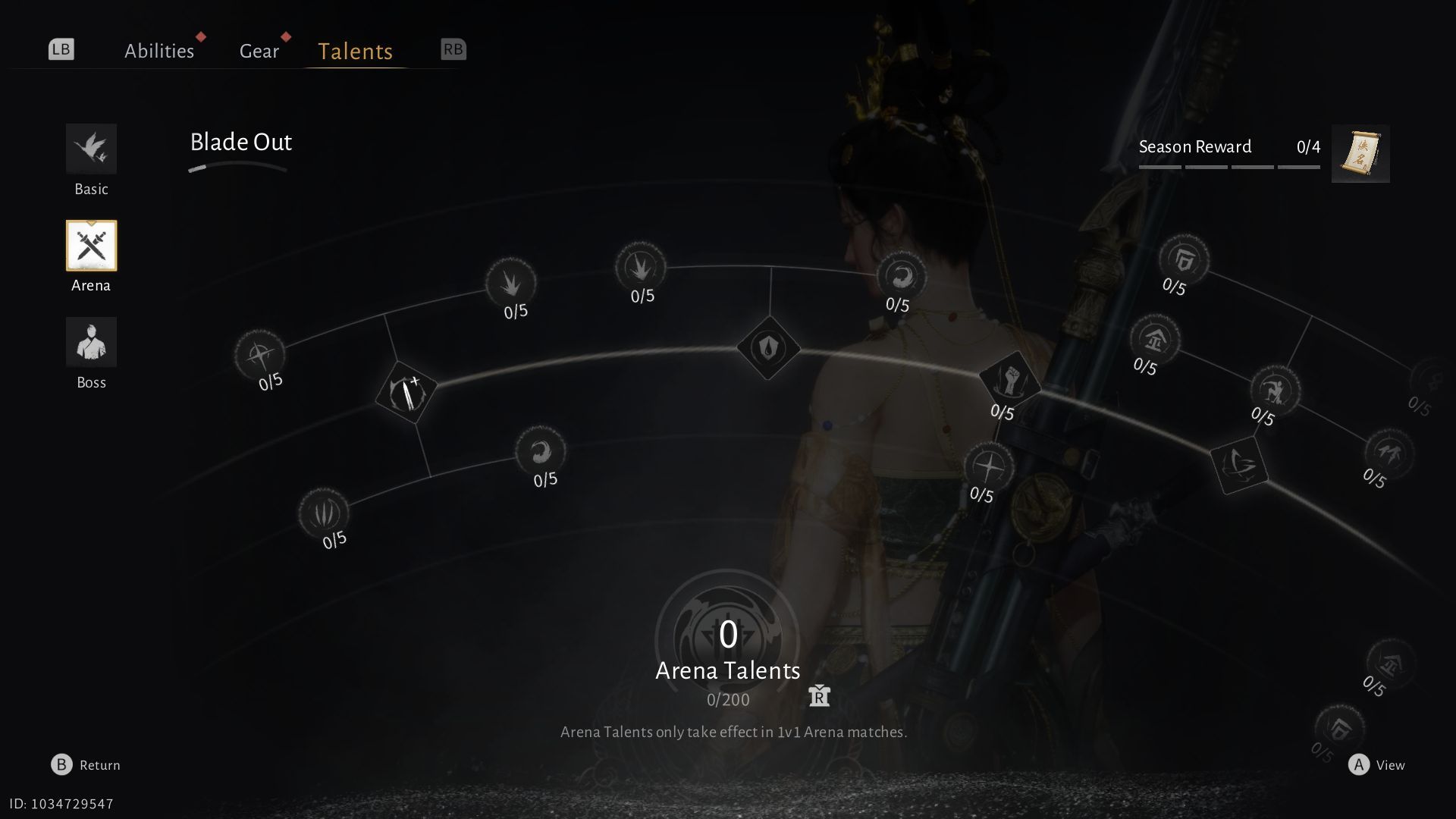1456x819 pixels.
Task: Select the running figure talent node
Action: [x=1275, y=391]
